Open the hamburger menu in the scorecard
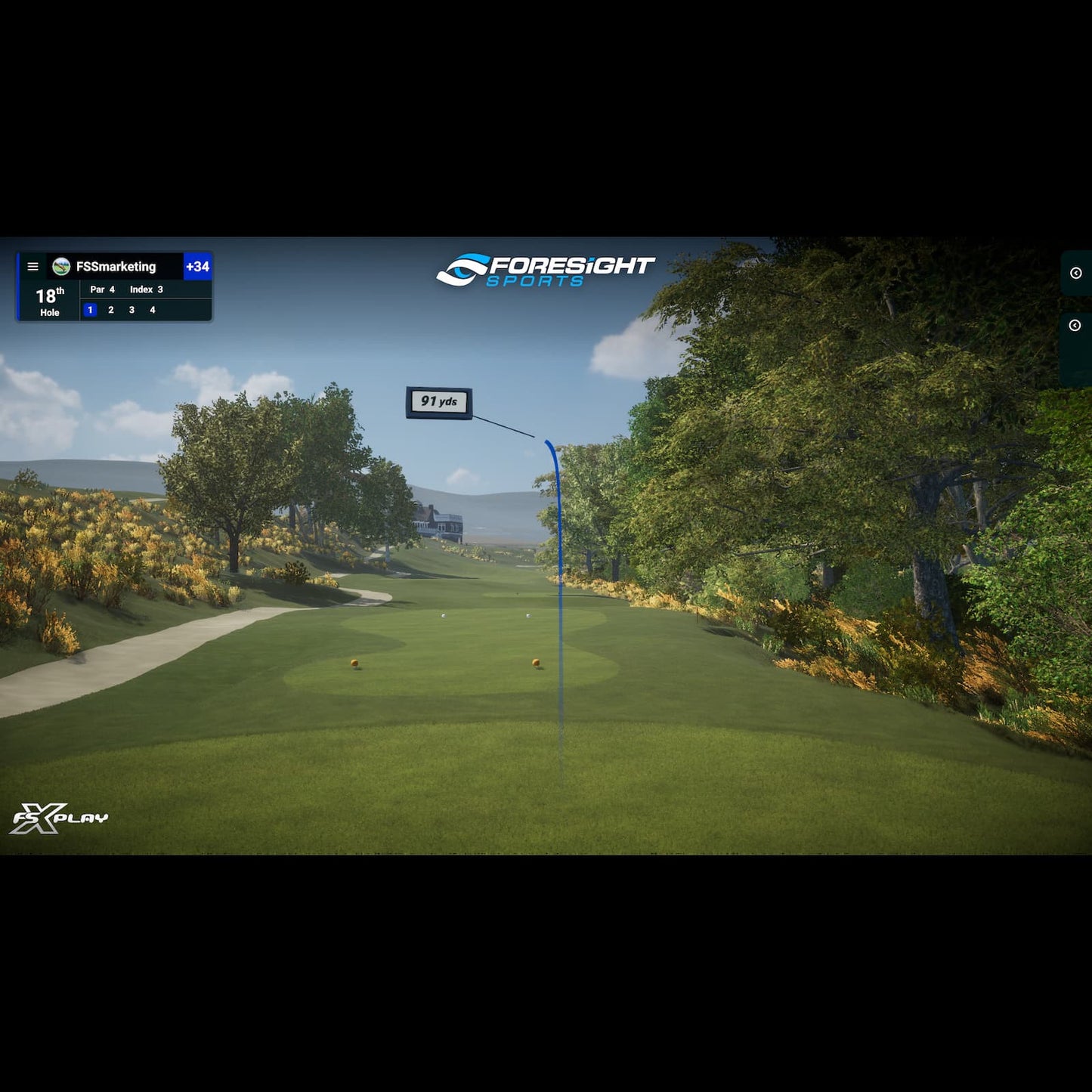 32,267
